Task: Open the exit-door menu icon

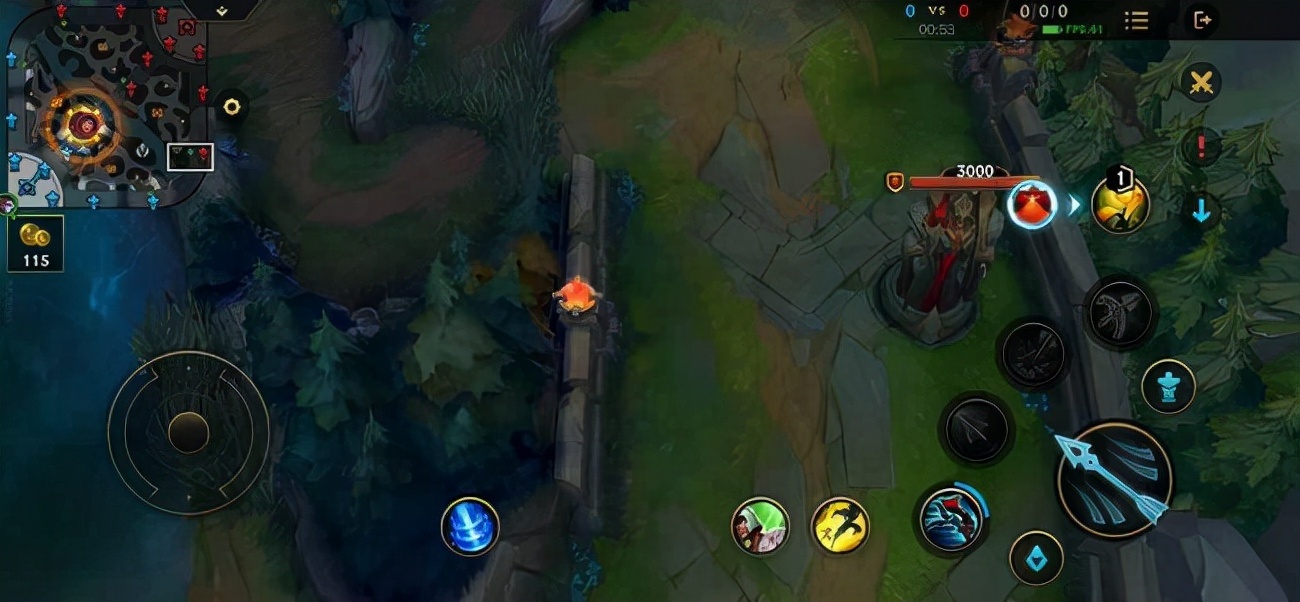Action: [x=1202, y=20]
